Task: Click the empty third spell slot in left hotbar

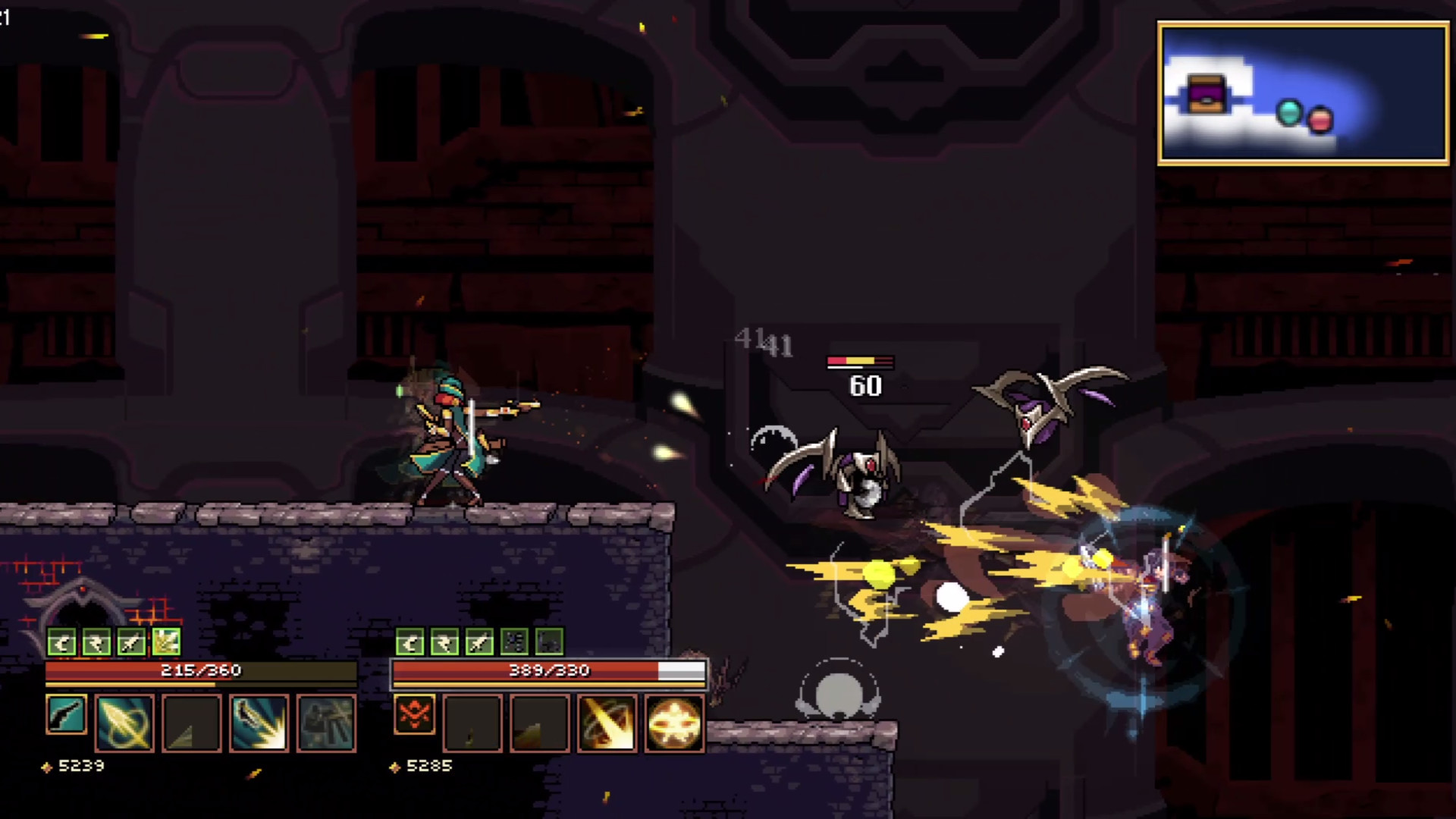Action: pyautogui.click(x=191, y=720)
